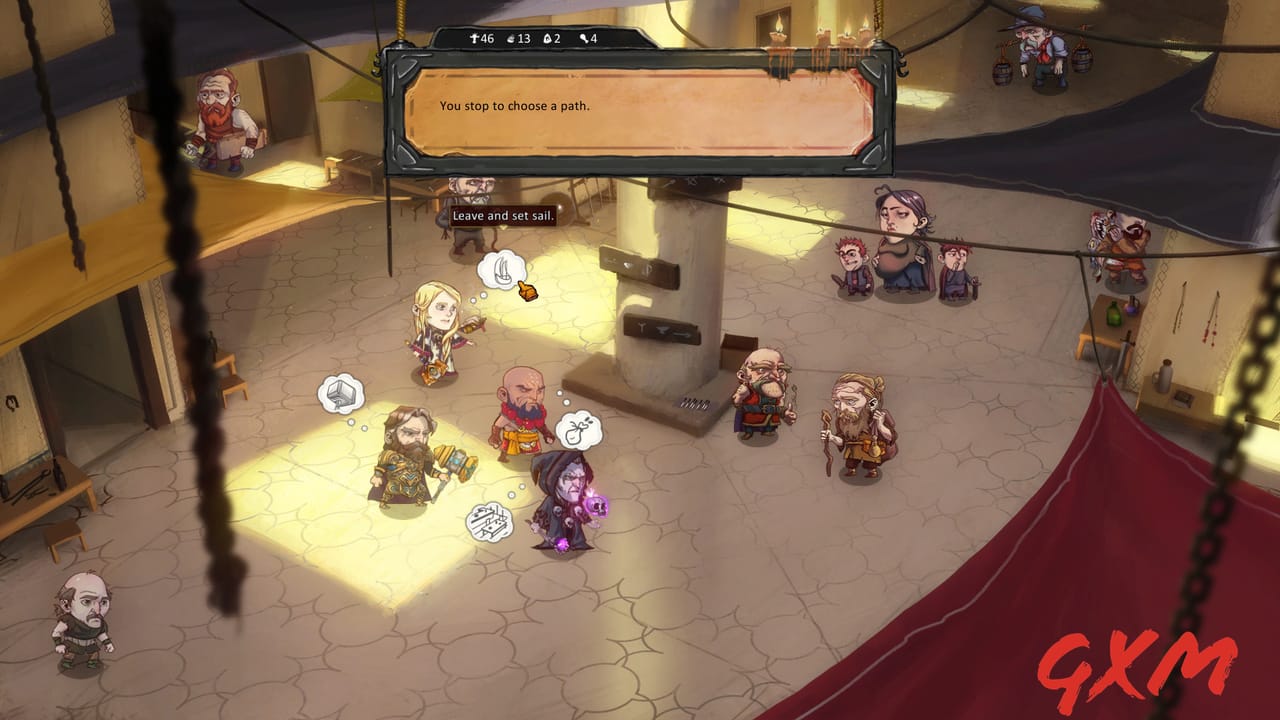Click the water droplet resource showing 2

click(x=550, y=40)
